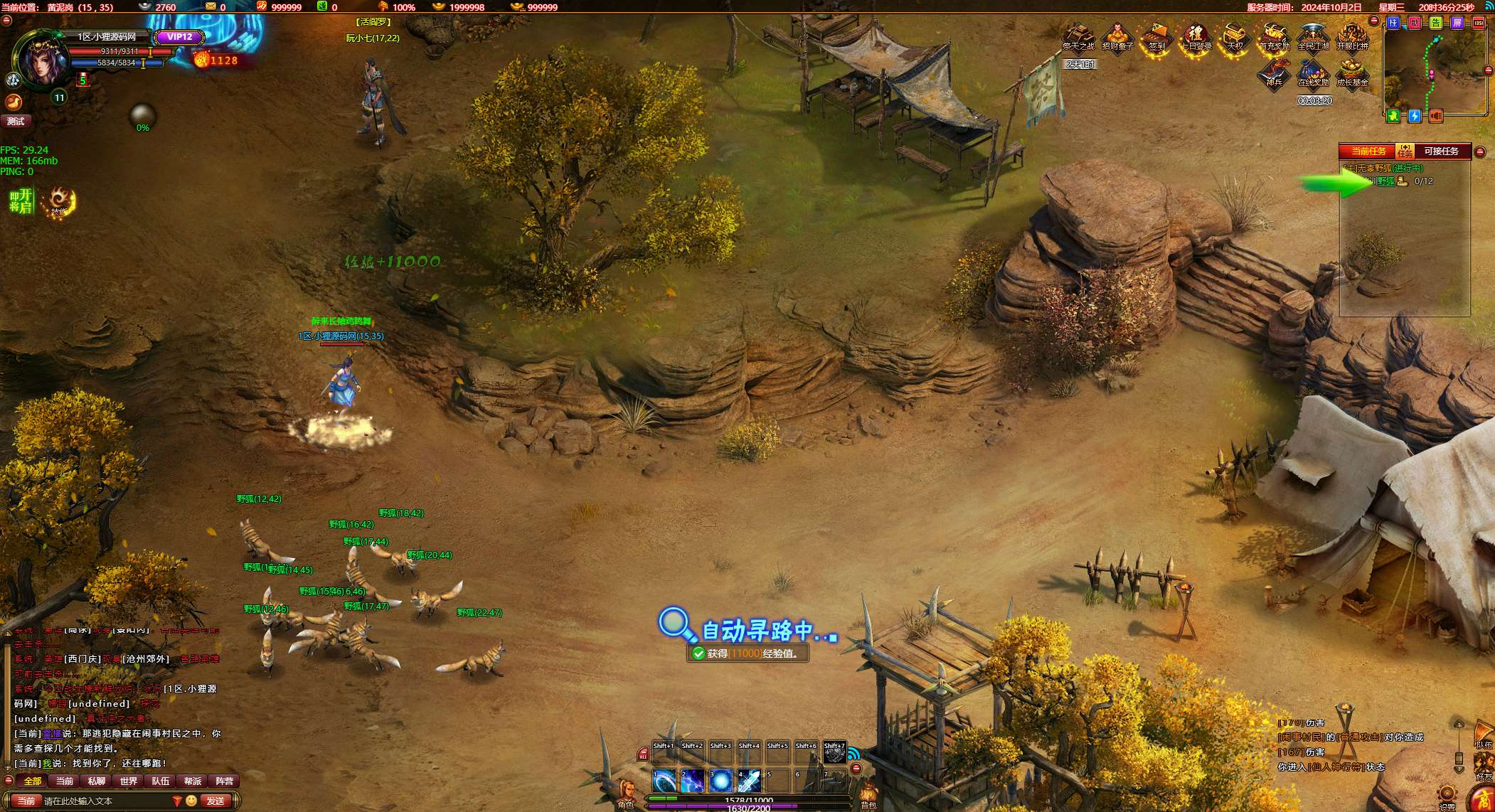Open the 神兵 divine weapon icon
The image size is (1495, 812).
[1274, 73]
